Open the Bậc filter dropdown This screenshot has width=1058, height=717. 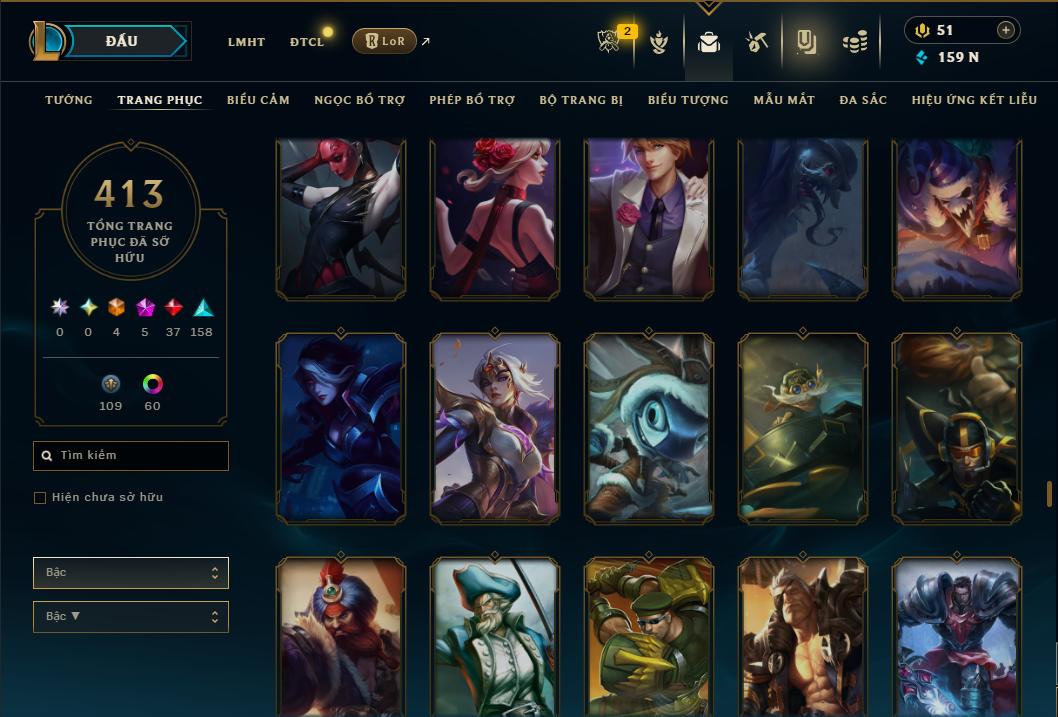pyautogui.click(x=131, y=573)
